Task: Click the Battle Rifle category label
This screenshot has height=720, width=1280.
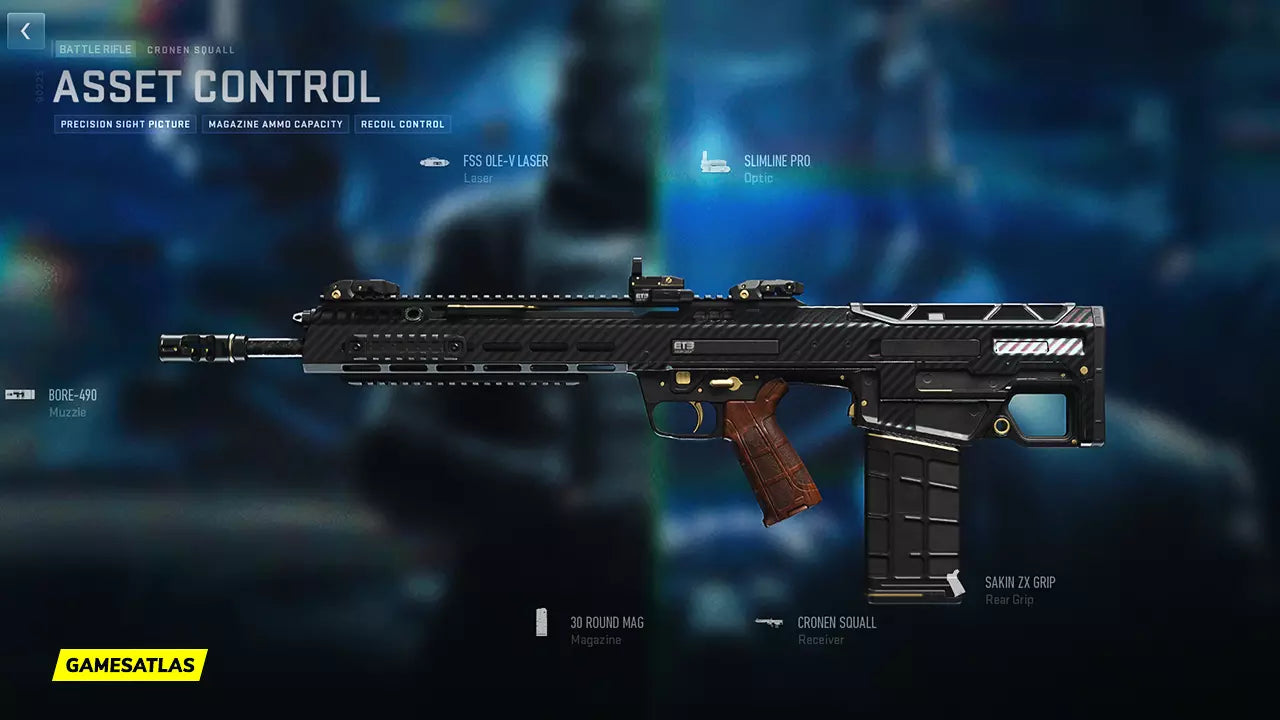Action: coord(95,49)
